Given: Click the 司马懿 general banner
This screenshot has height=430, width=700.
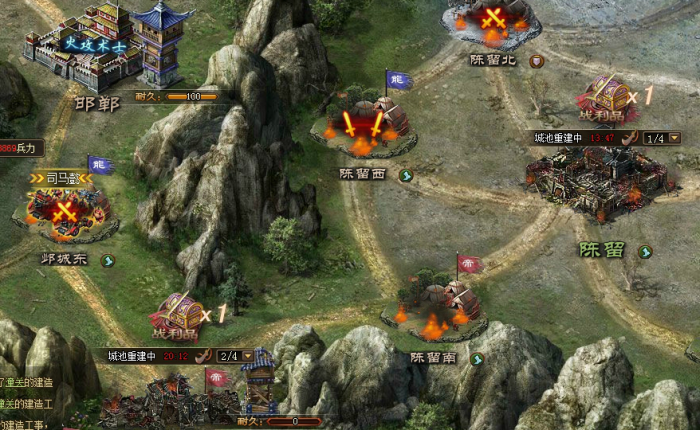Looking at the screenshot, I should pos(60,178).
